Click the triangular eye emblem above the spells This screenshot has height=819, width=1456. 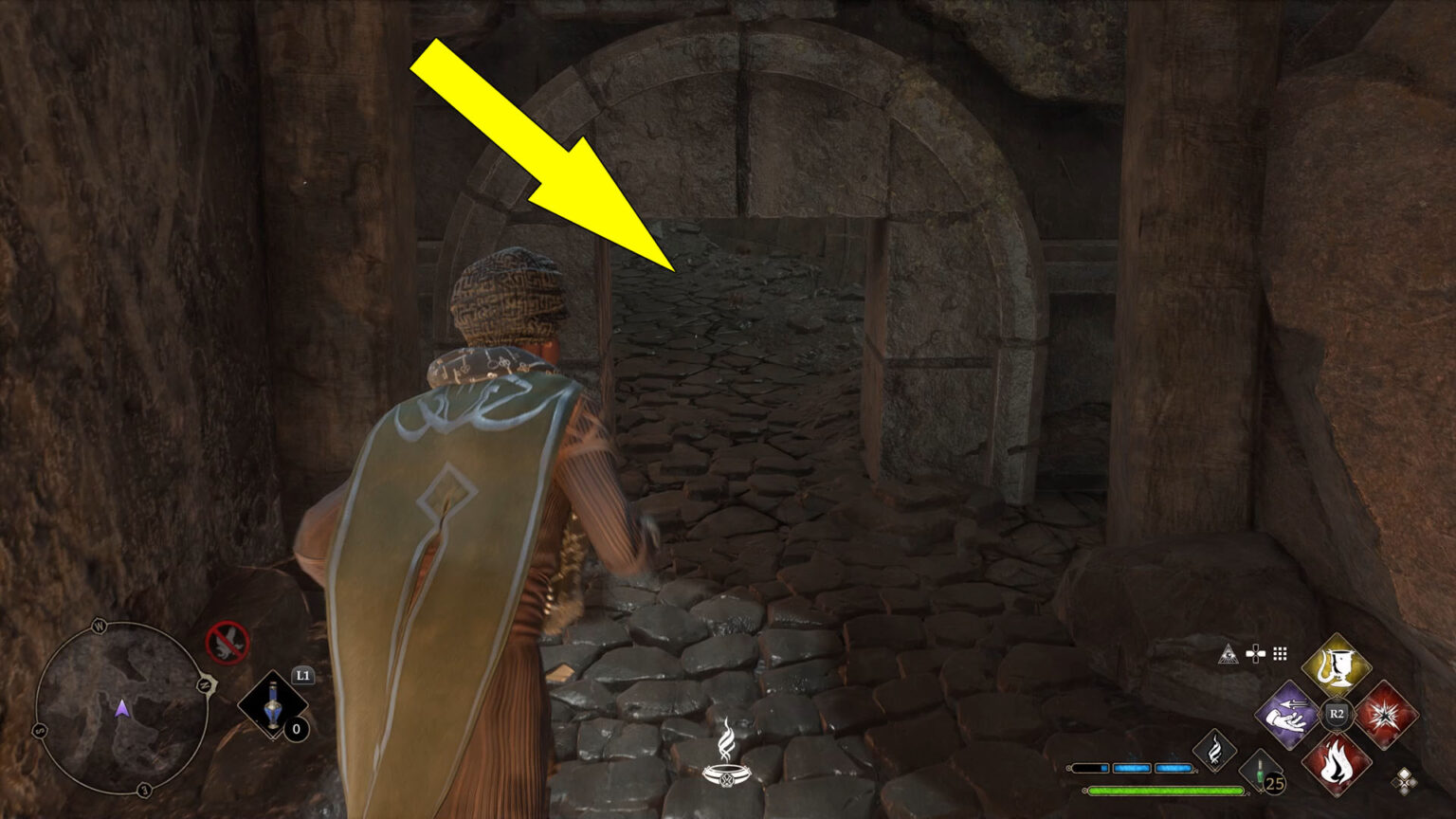coord(1228,654)
